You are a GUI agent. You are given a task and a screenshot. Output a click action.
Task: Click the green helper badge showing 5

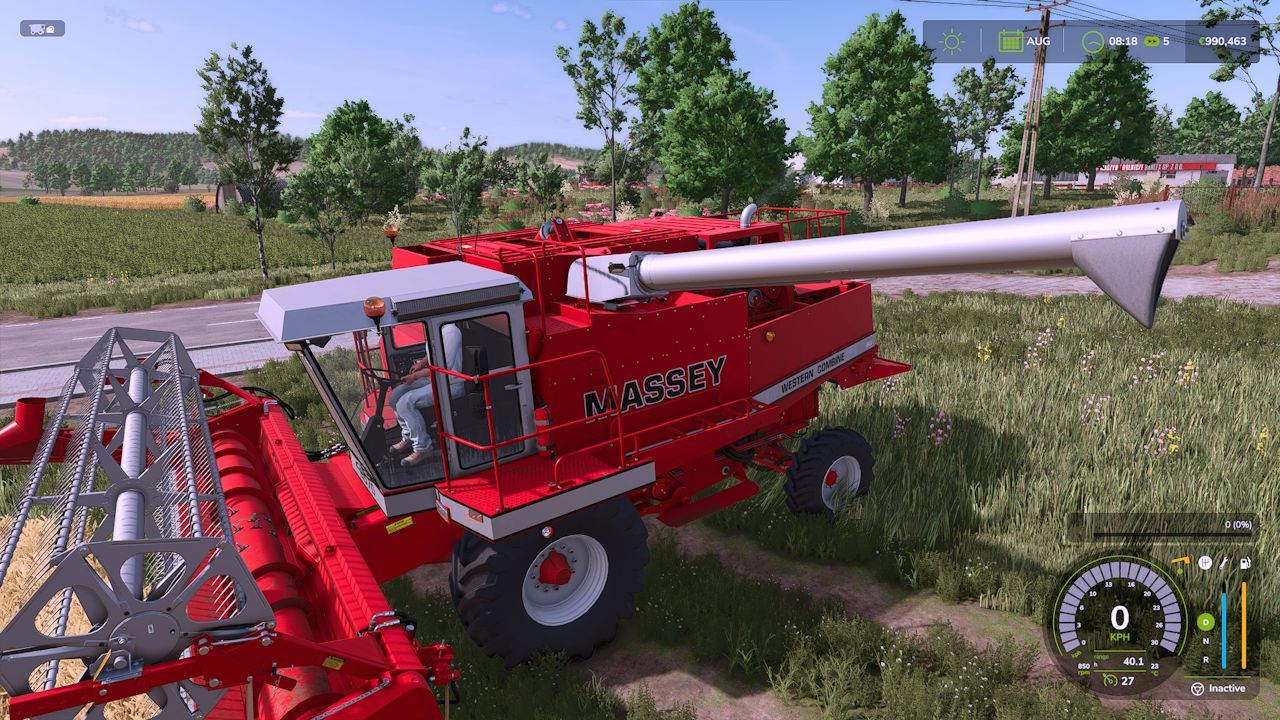click(x=1155, y=41)
